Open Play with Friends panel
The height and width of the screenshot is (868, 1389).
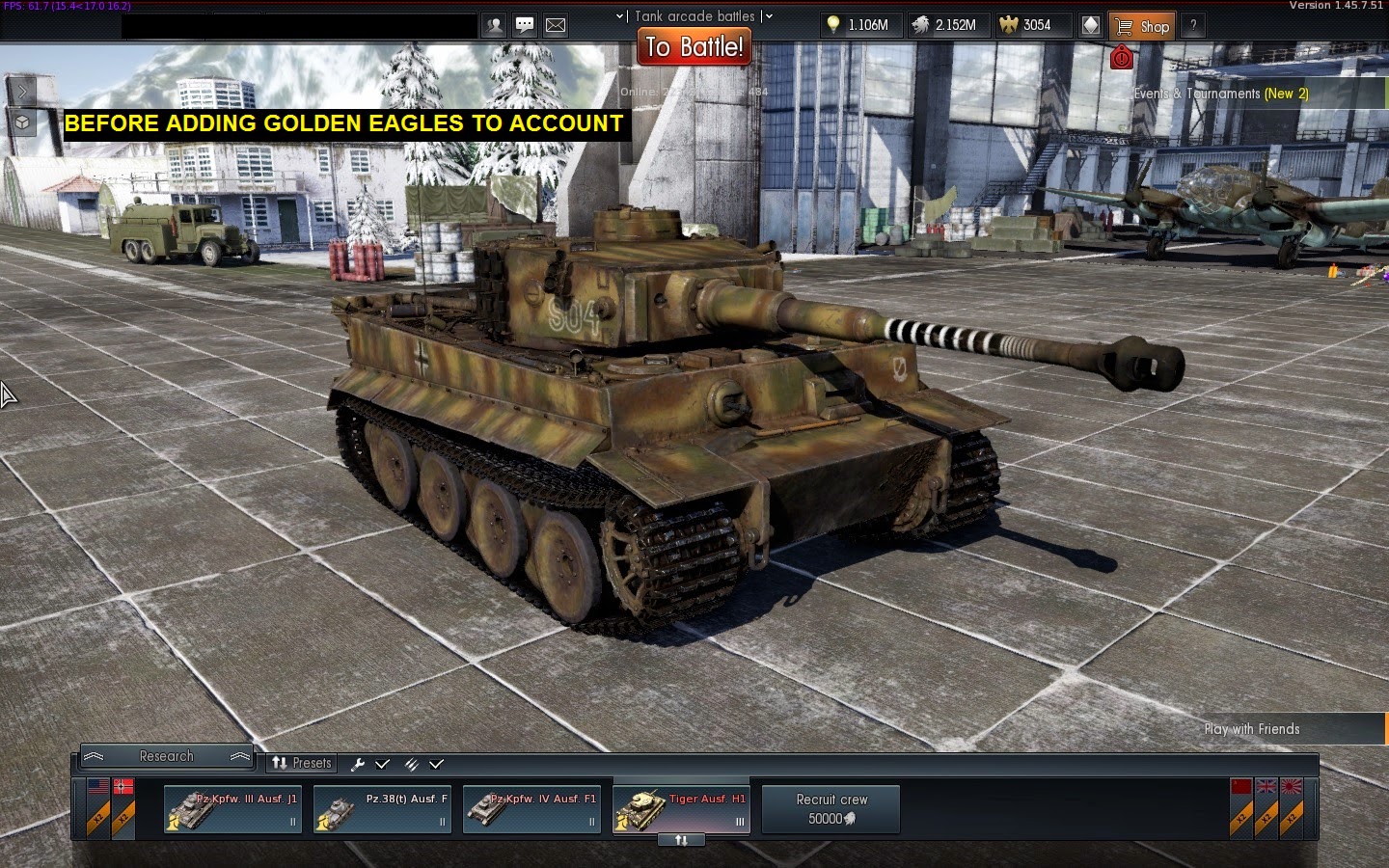[1252, 729]
